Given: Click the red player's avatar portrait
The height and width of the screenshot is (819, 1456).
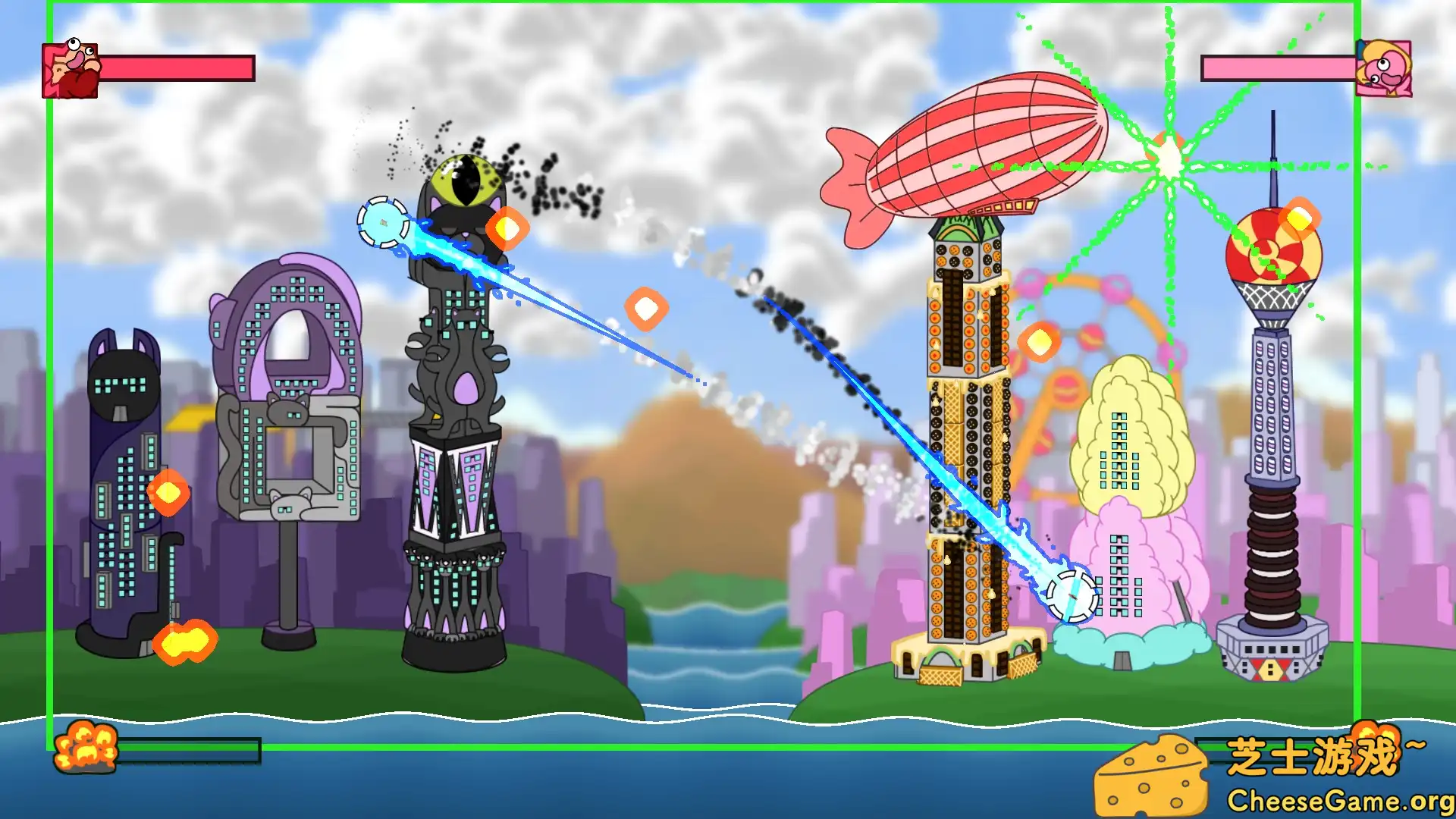Looking at the screenshot, I should [x=69, y=71].
